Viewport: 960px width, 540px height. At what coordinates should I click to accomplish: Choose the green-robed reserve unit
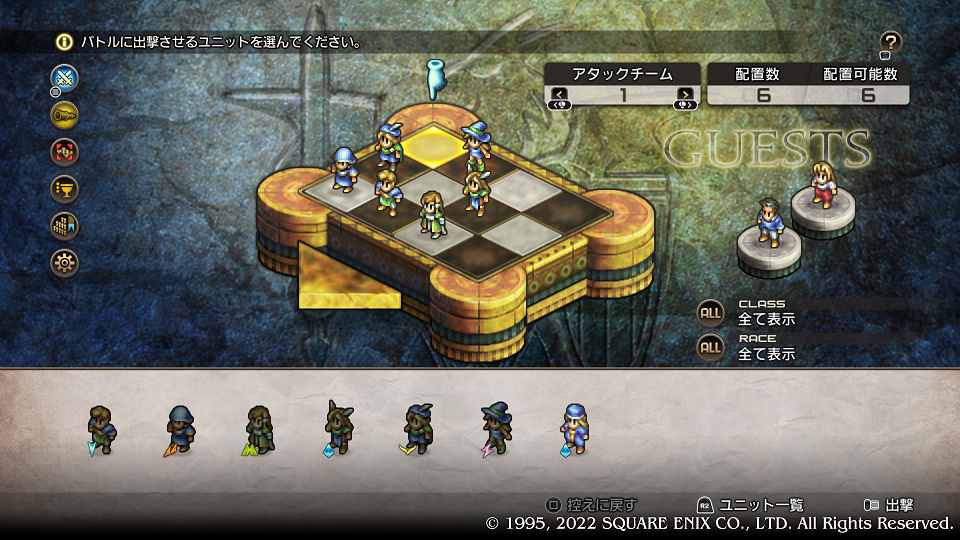[259, 429]
